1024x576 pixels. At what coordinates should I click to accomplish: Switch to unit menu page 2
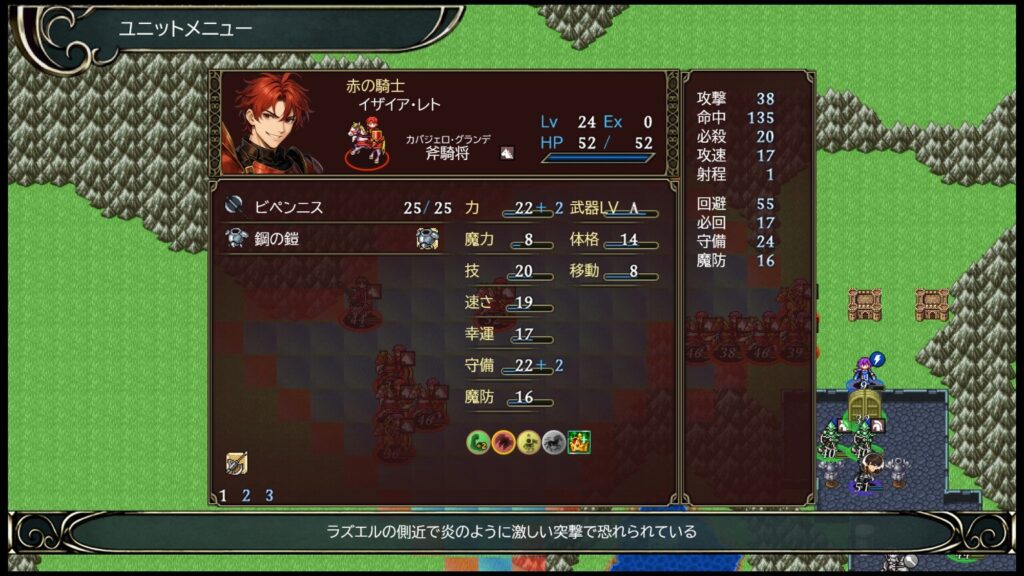(246, 495)
